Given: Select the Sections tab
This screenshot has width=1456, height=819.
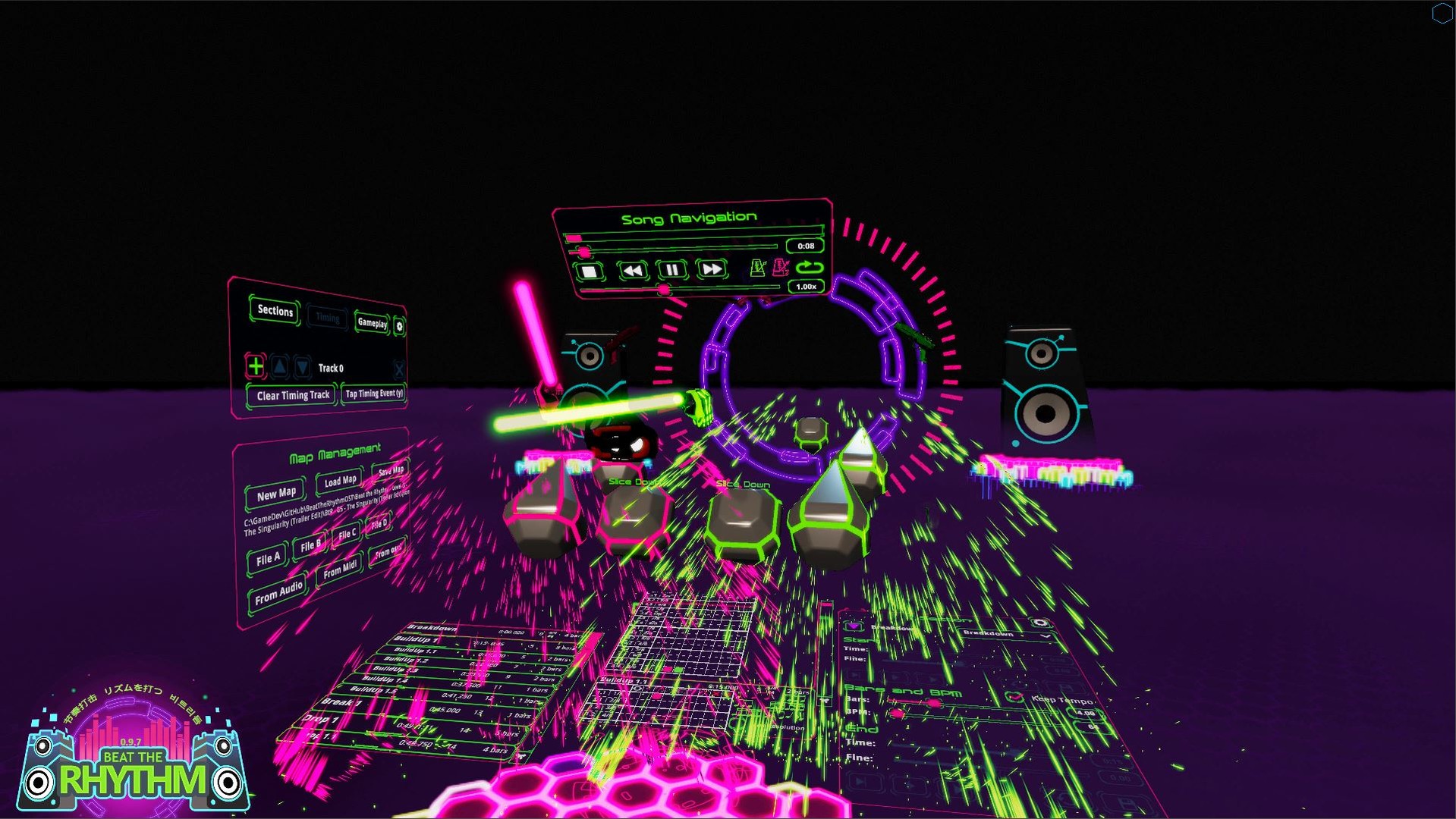Looking at the screenshot, I should click(x=275, y=312).
